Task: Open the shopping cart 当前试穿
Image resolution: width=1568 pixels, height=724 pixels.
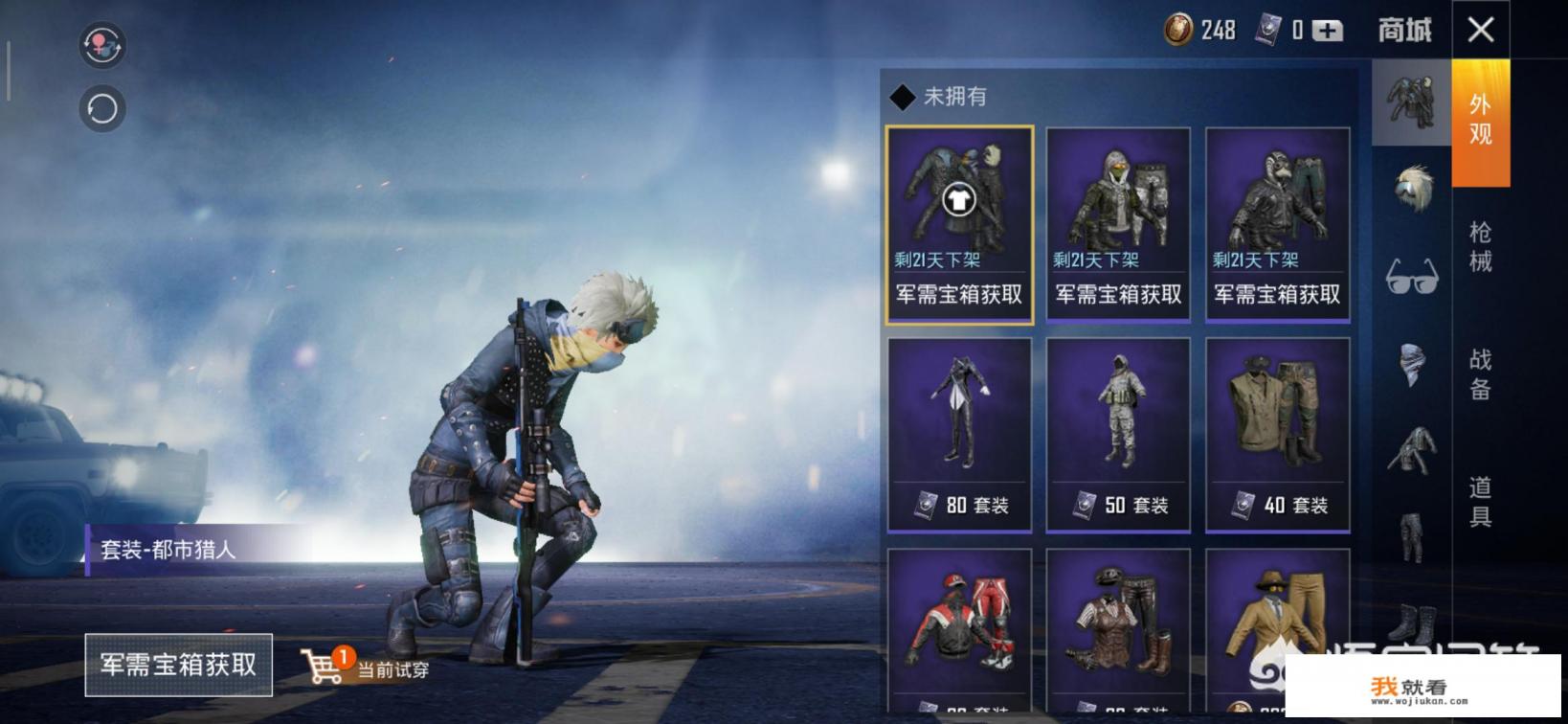Action: (365, 667)
